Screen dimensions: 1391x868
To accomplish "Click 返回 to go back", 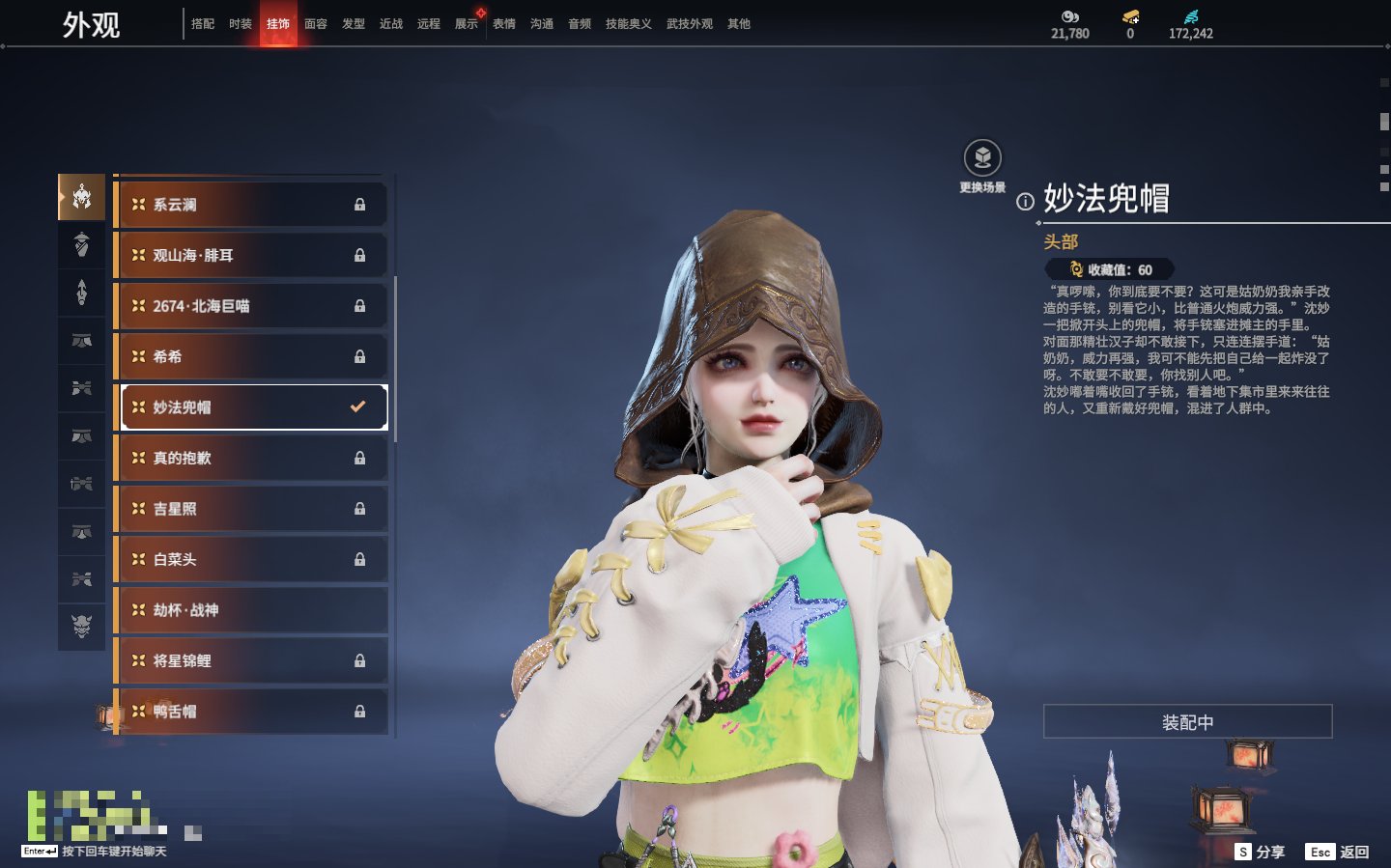I will (1338, 852).
